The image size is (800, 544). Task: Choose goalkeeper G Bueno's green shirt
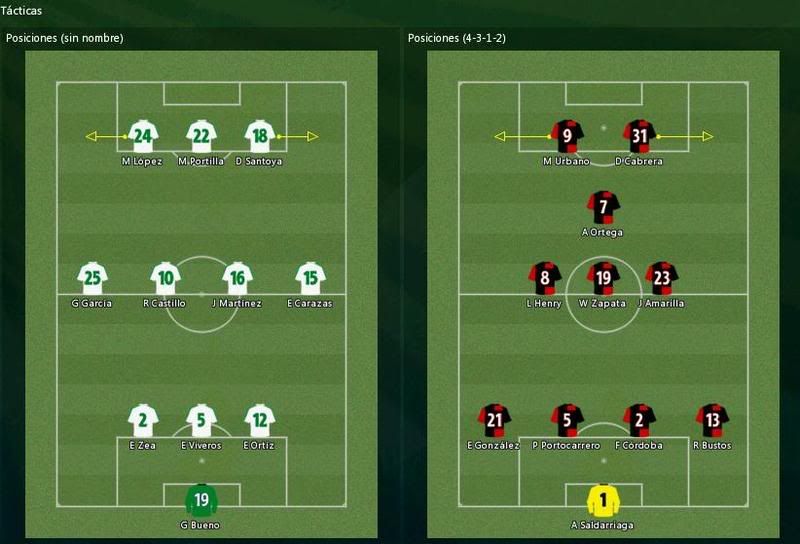pyautogui.click(x=201, y=500)
